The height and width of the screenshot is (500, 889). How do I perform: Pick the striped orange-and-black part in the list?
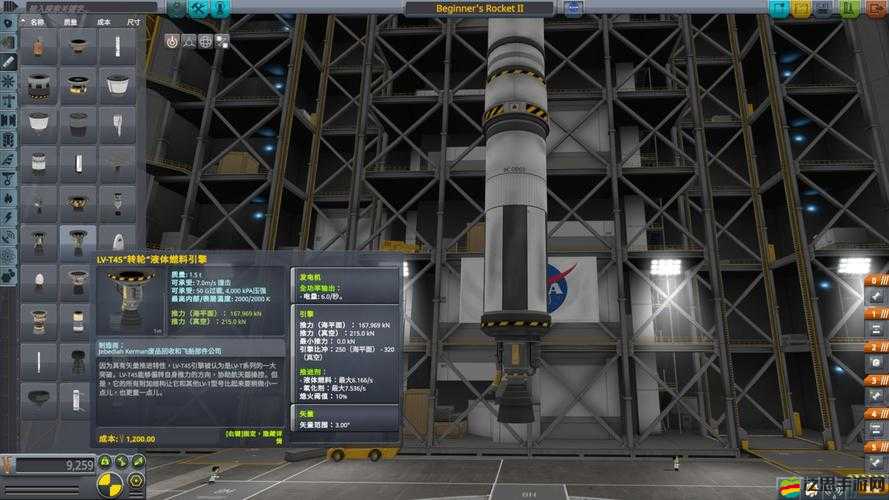39,84
